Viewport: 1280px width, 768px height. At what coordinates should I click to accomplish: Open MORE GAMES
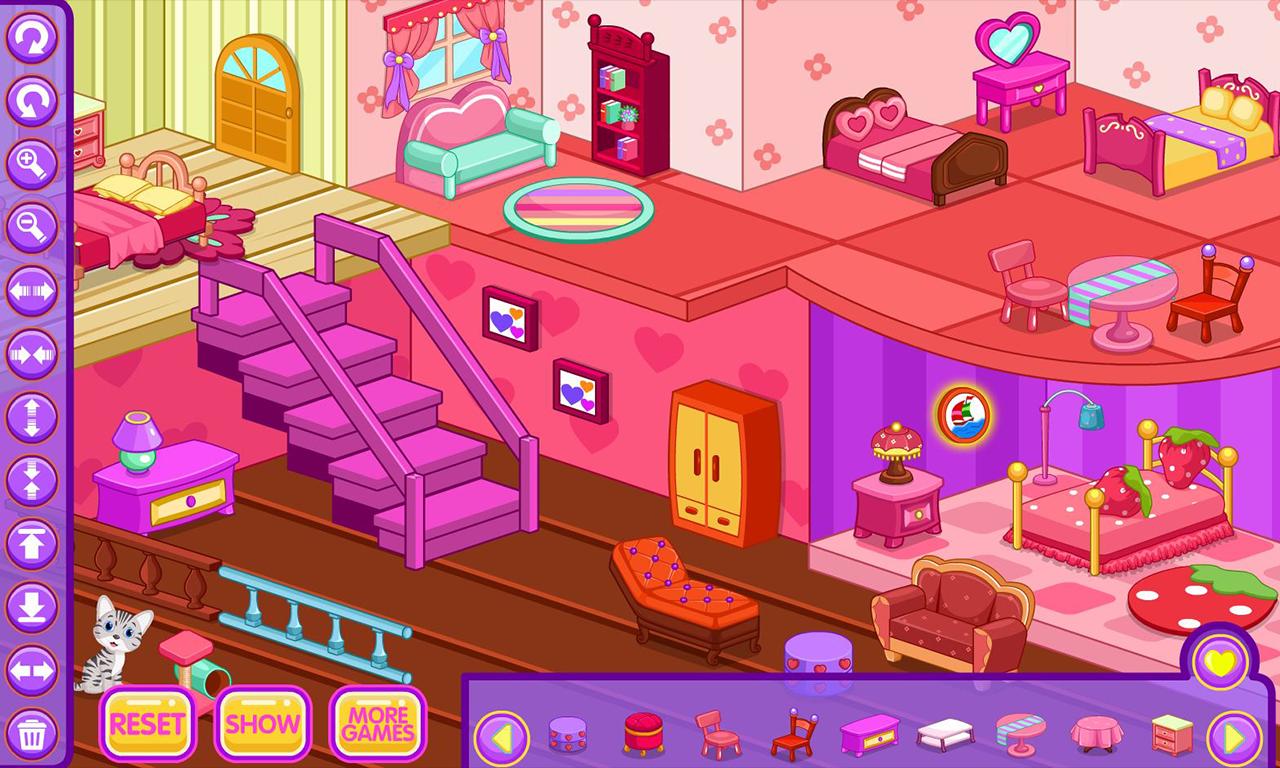376,725
